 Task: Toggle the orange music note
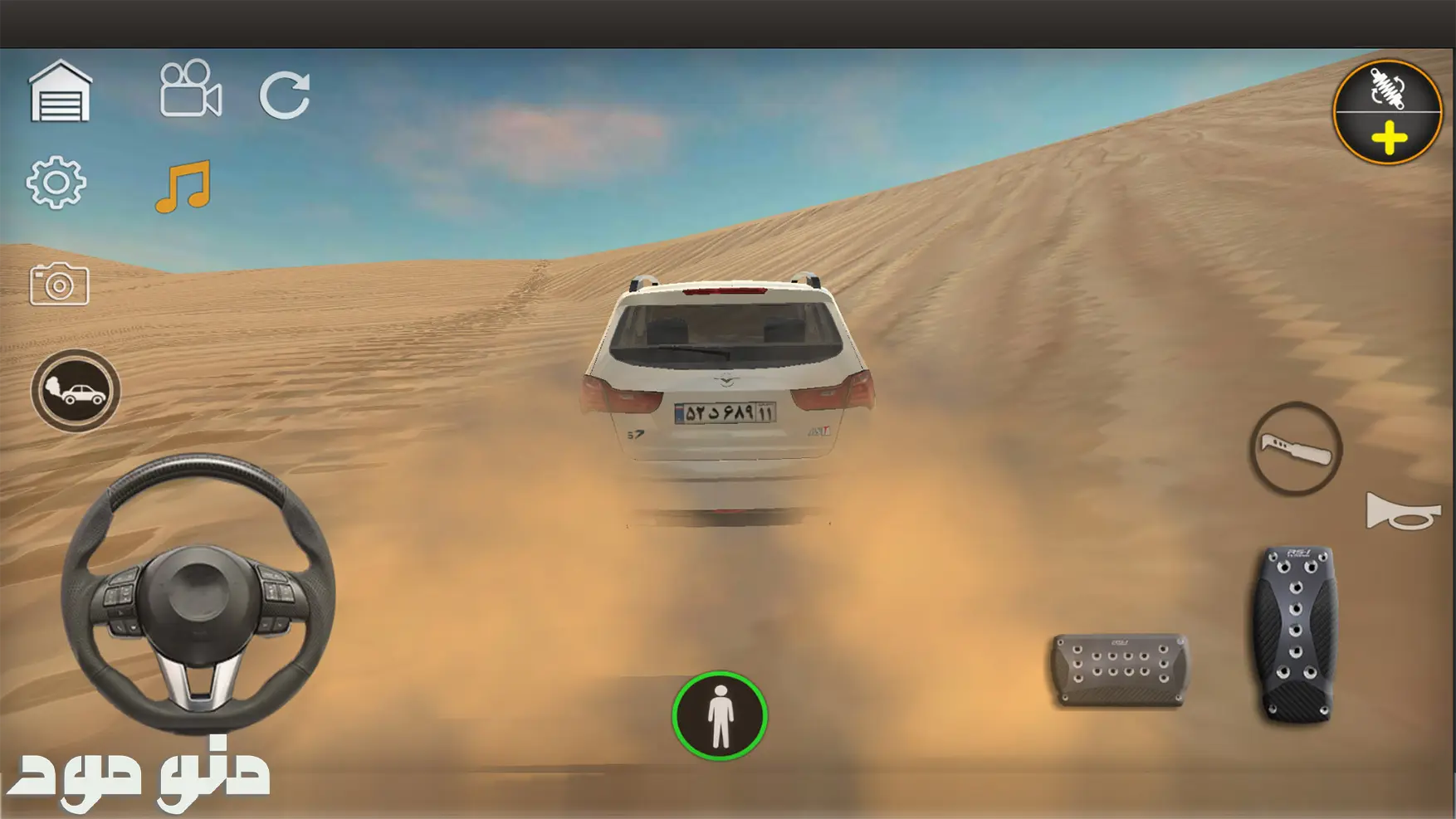[183, 187]
